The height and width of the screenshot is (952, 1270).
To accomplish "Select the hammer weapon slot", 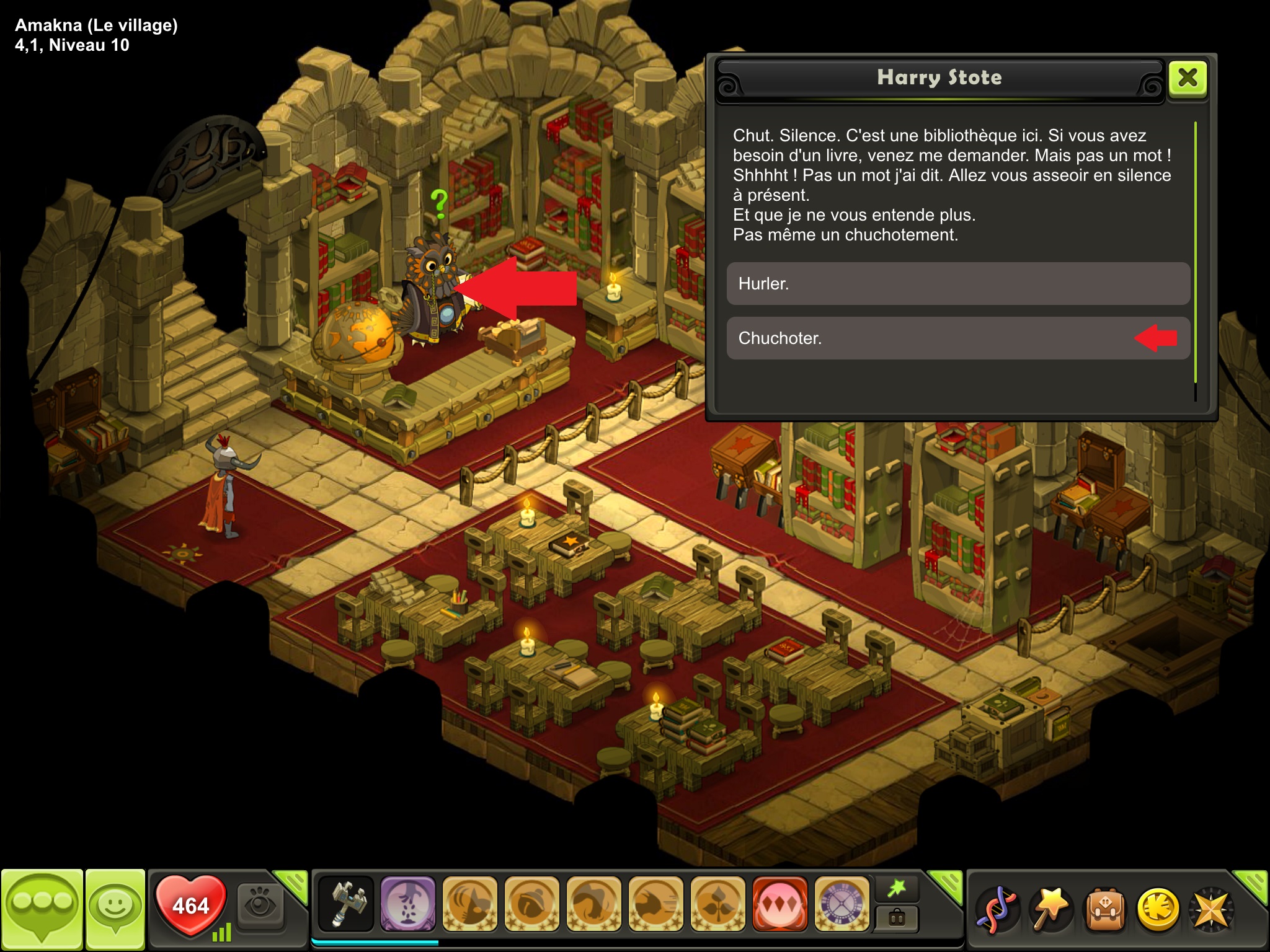I will tap(346, 904).
